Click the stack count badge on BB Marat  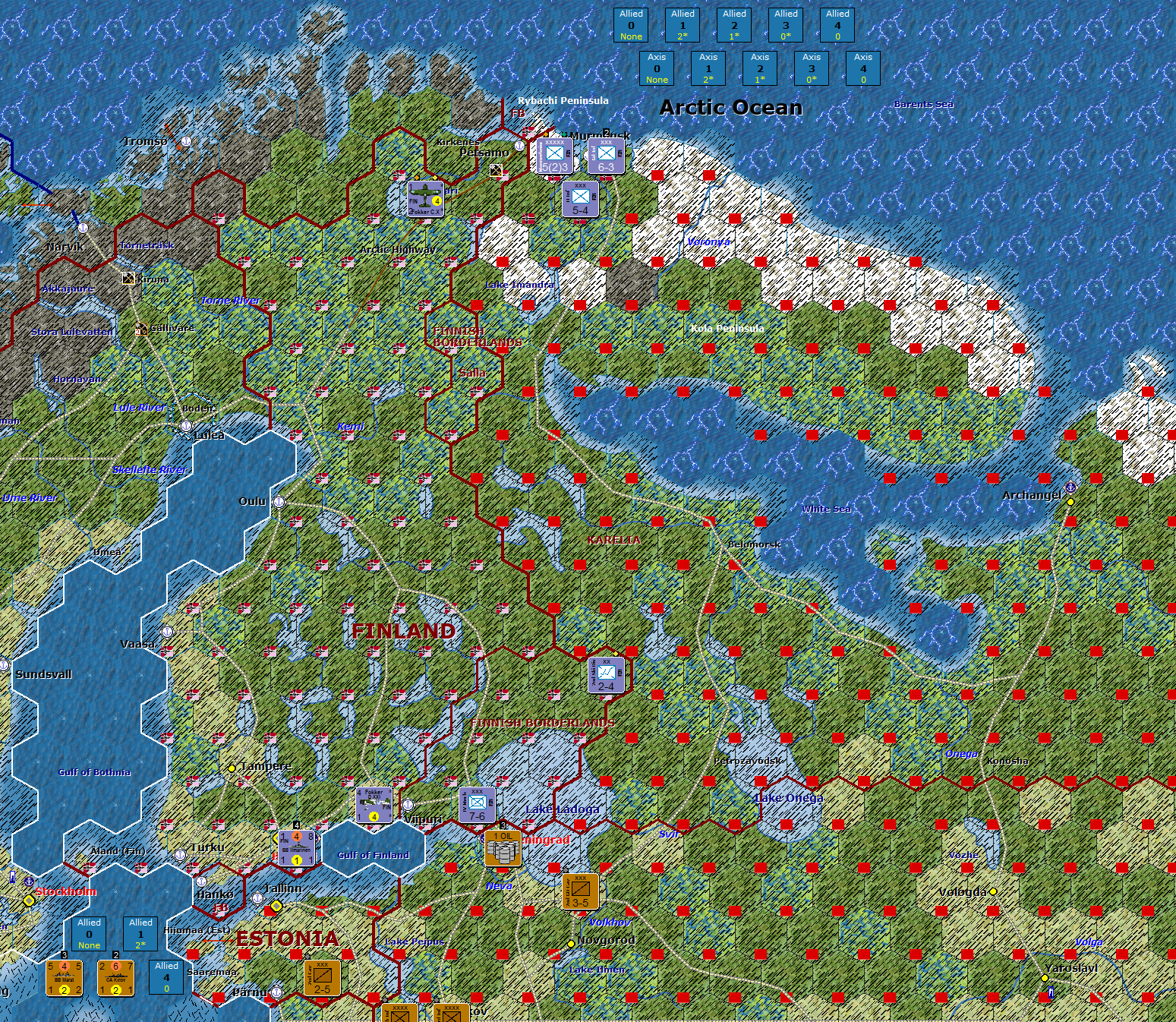(x=64, y=955)
